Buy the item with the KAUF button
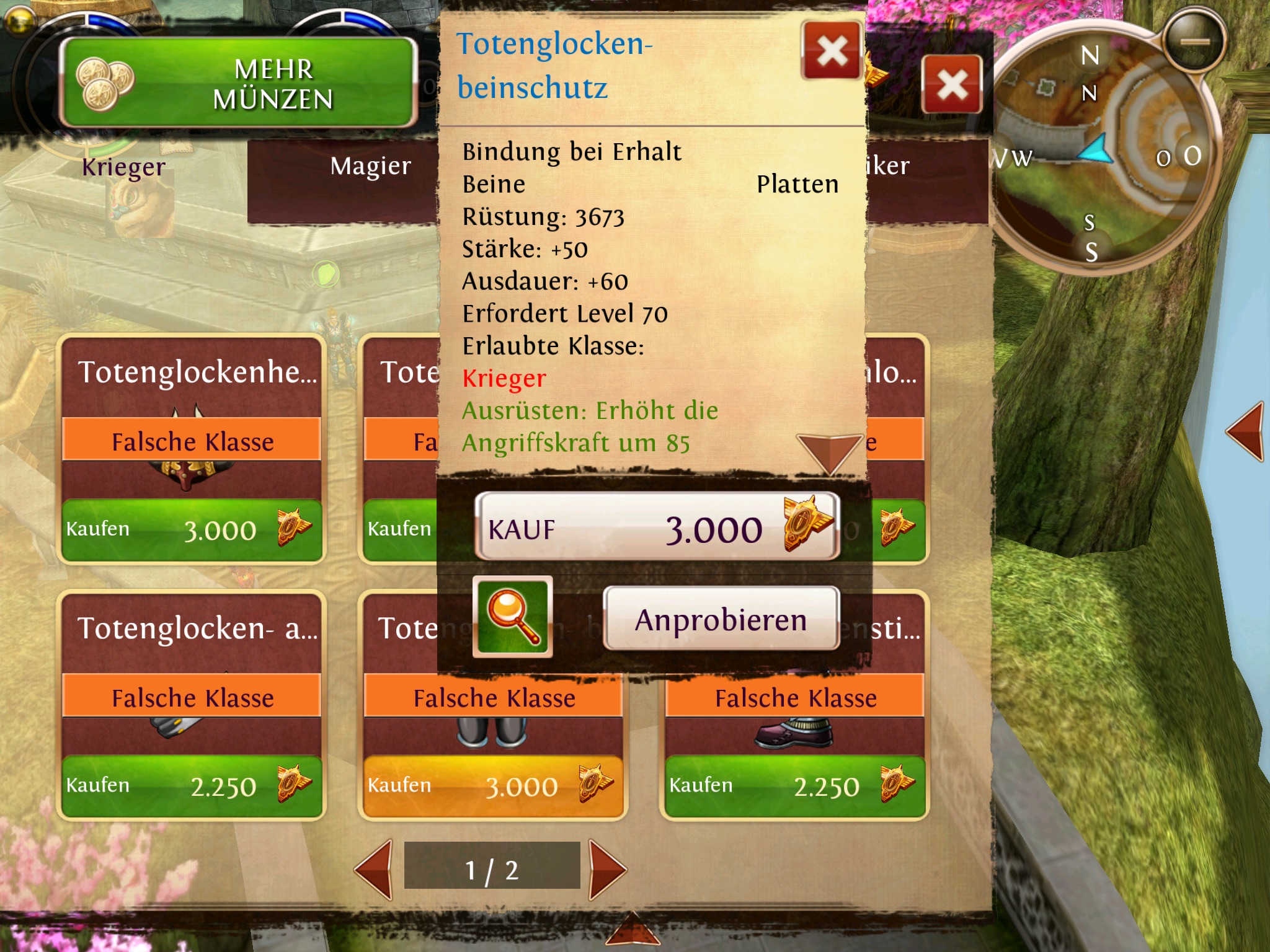1270x952 pixels. (657, 527)
